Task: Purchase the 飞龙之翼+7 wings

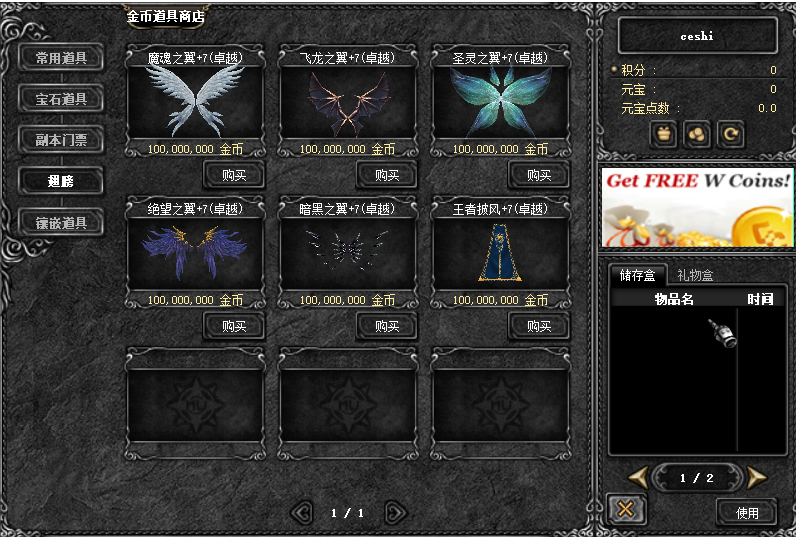Action: coord(386,175)
